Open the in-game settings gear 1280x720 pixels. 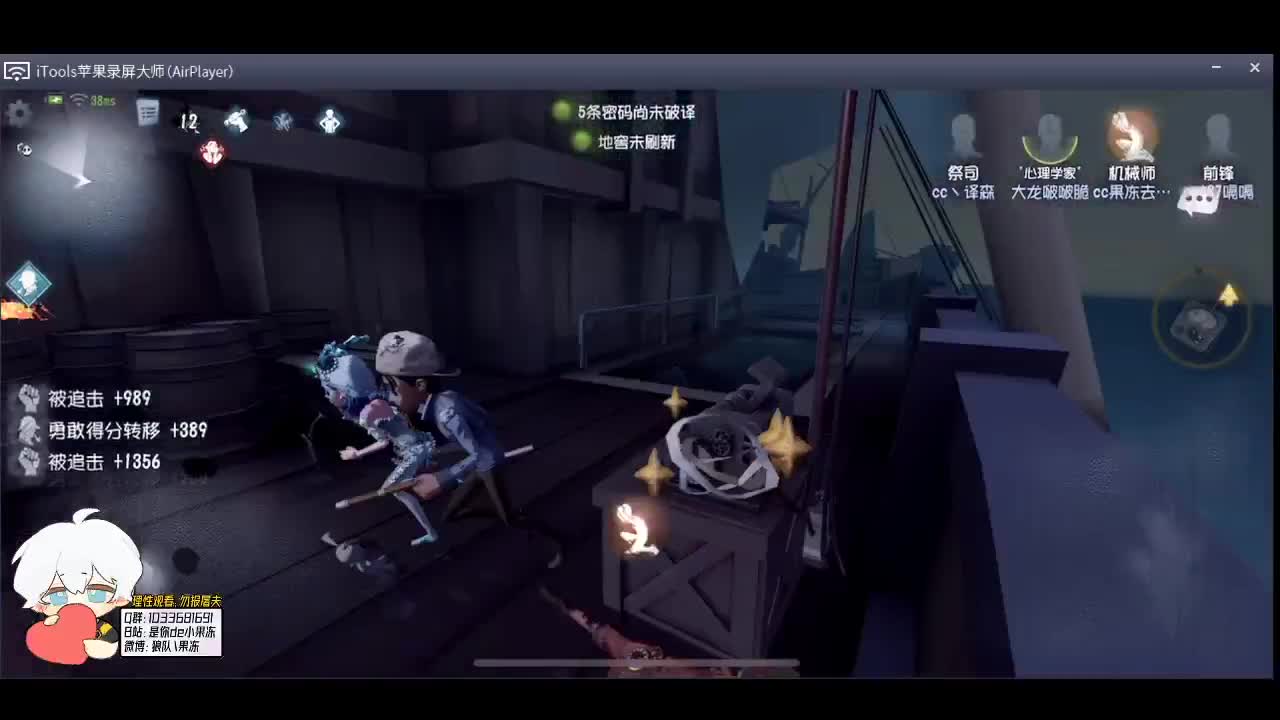click(18, 113)
